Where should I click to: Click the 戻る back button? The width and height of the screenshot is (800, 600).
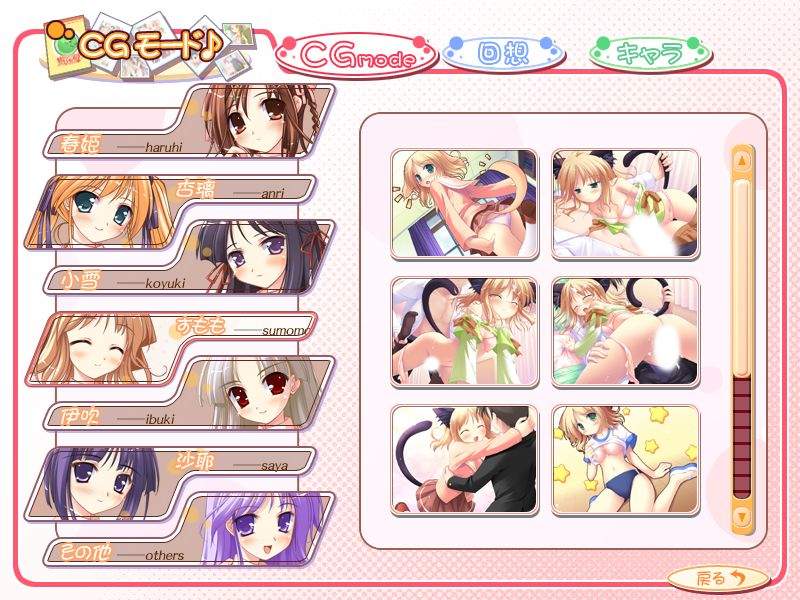(x=717, y=577)
